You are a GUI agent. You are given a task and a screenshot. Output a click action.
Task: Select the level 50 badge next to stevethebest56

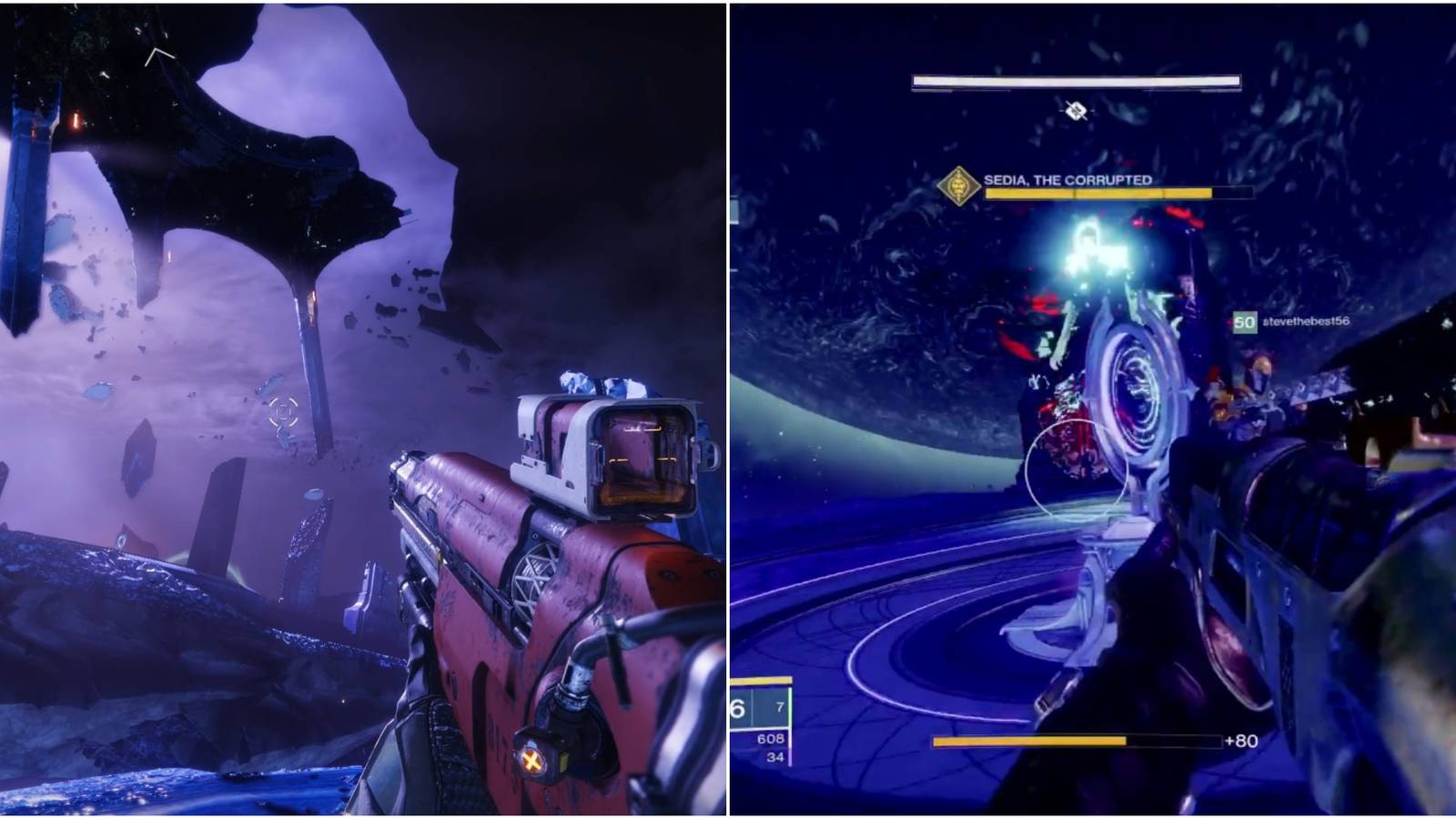pyautogui.click(x=1243, y=320)
